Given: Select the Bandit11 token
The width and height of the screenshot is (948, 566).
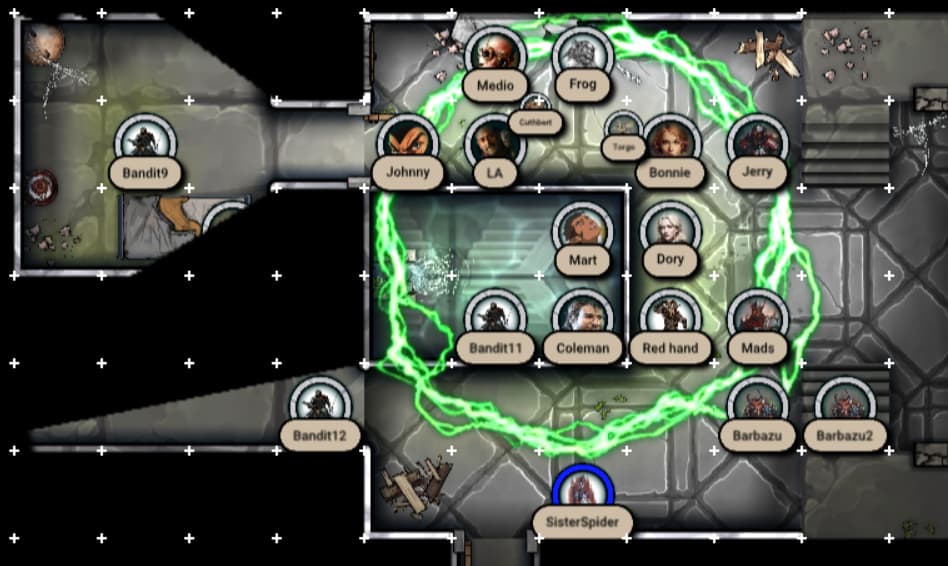Looking at the screenshot, I should click(495, 318).
